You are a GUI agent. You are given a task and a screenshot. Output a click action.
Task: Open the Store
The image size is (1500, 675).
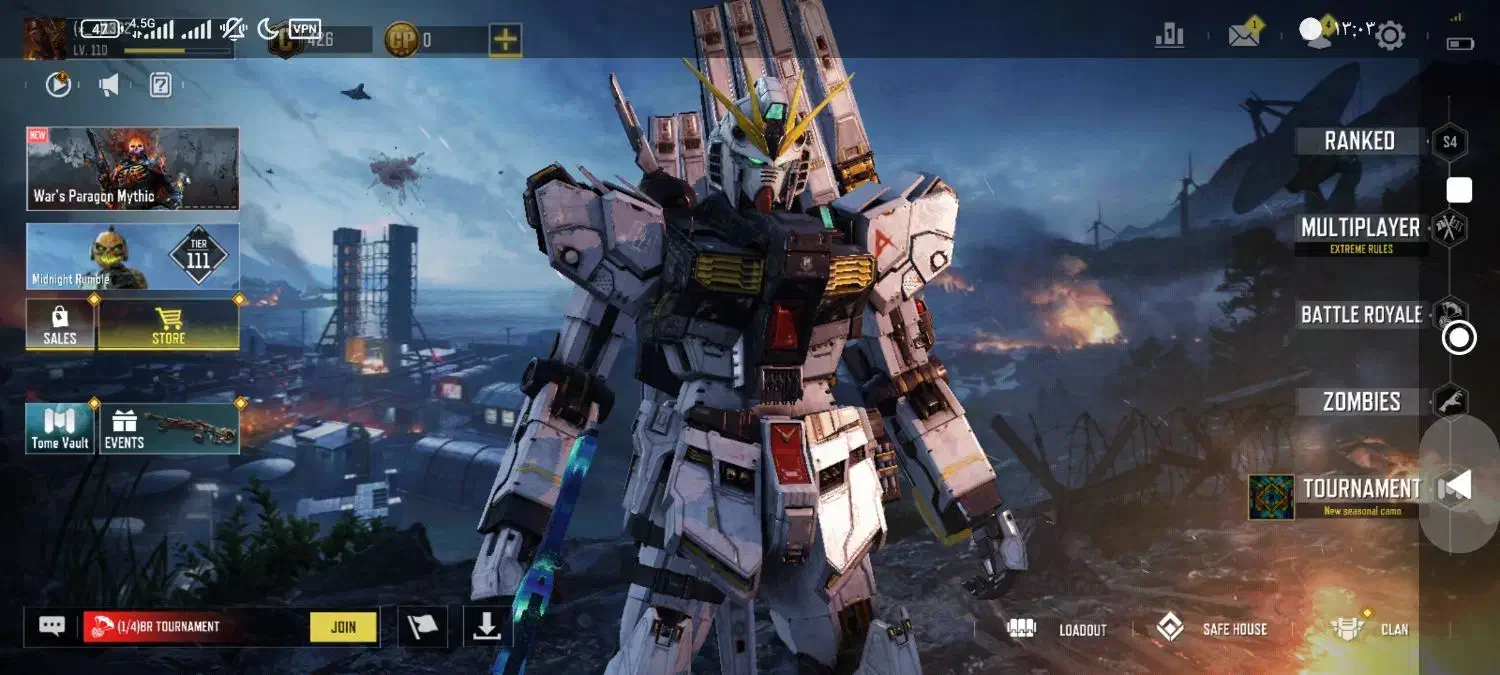[x=168, y=325]
